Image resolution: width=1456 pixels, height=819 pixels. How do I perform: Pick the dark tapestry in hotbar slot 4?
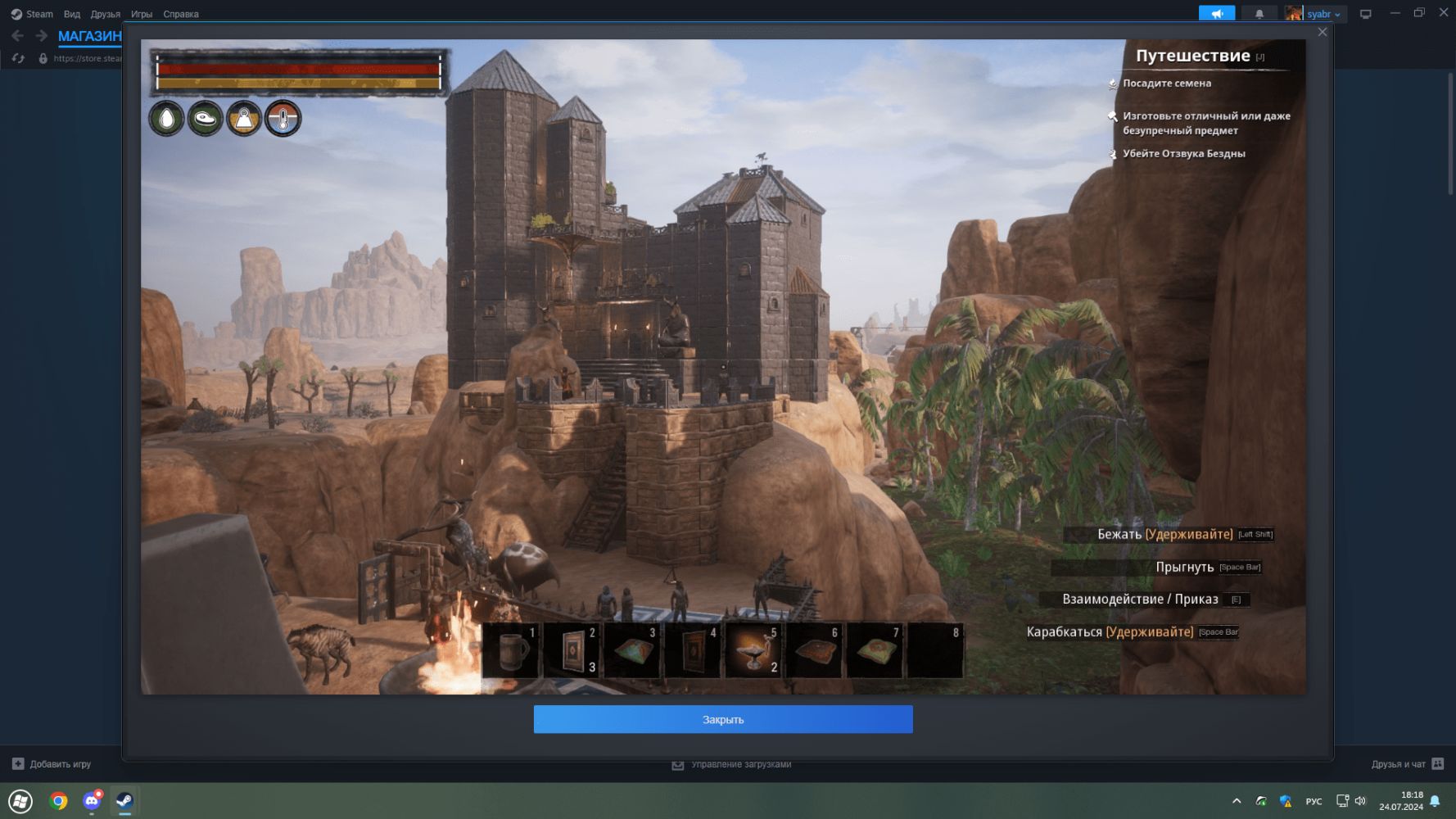pyautogui.click(x=694, y=650)
